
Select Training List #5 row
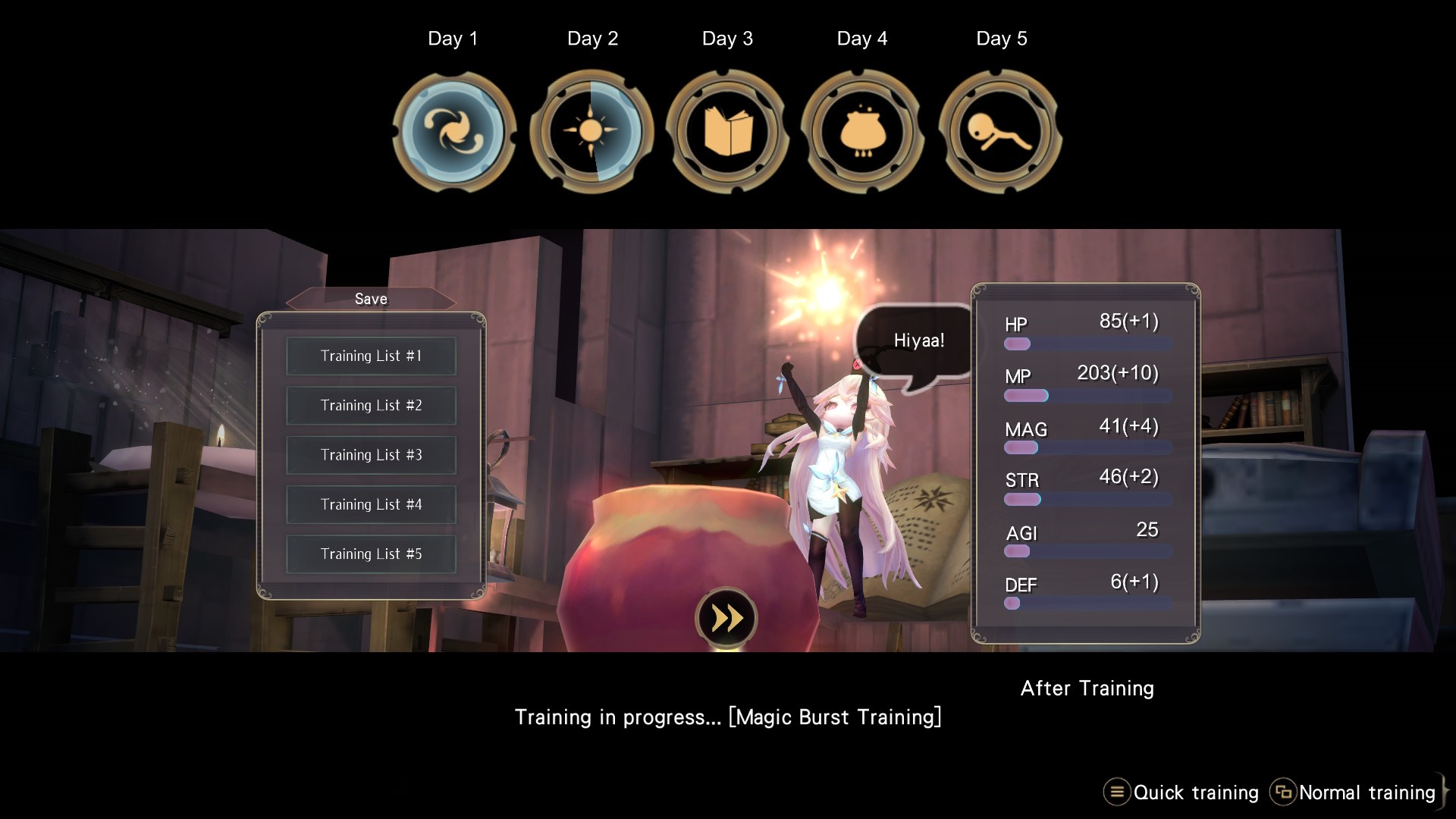point(371,554)
